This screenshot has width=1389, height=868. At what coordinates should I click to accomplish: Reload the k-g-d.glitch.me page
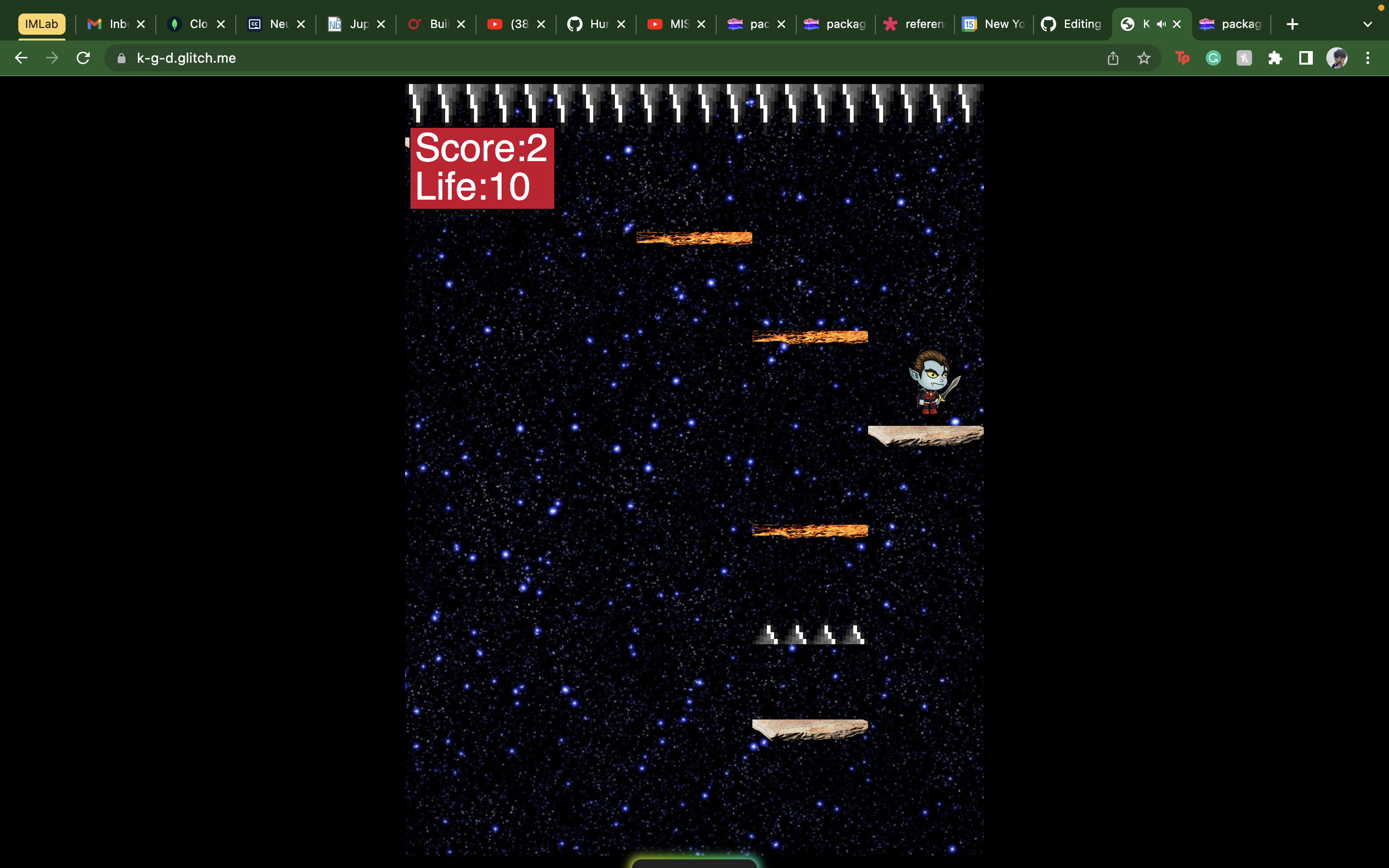(83, 57)
